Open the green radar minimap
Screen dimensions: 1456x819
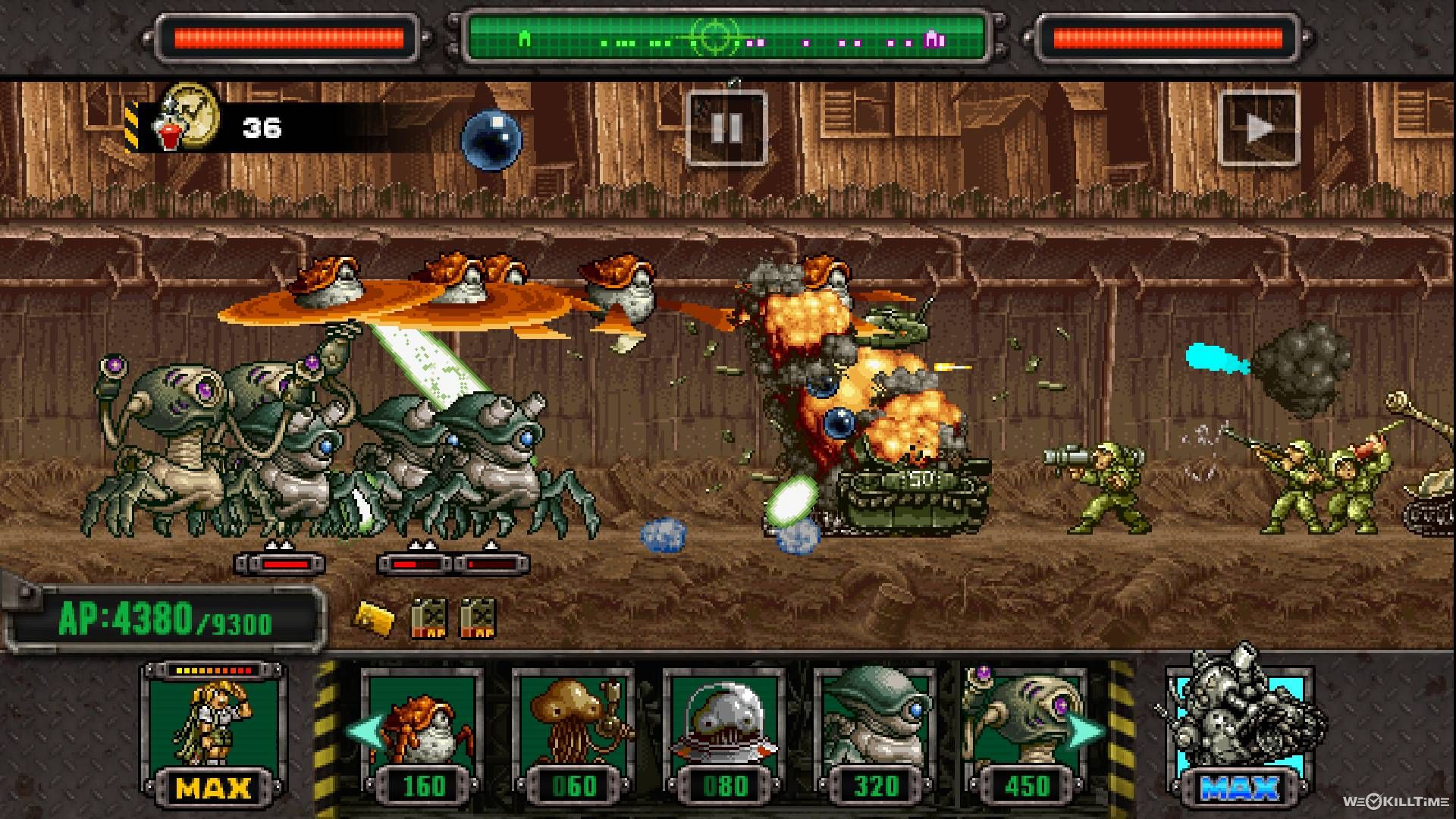(x=726, y=38)
